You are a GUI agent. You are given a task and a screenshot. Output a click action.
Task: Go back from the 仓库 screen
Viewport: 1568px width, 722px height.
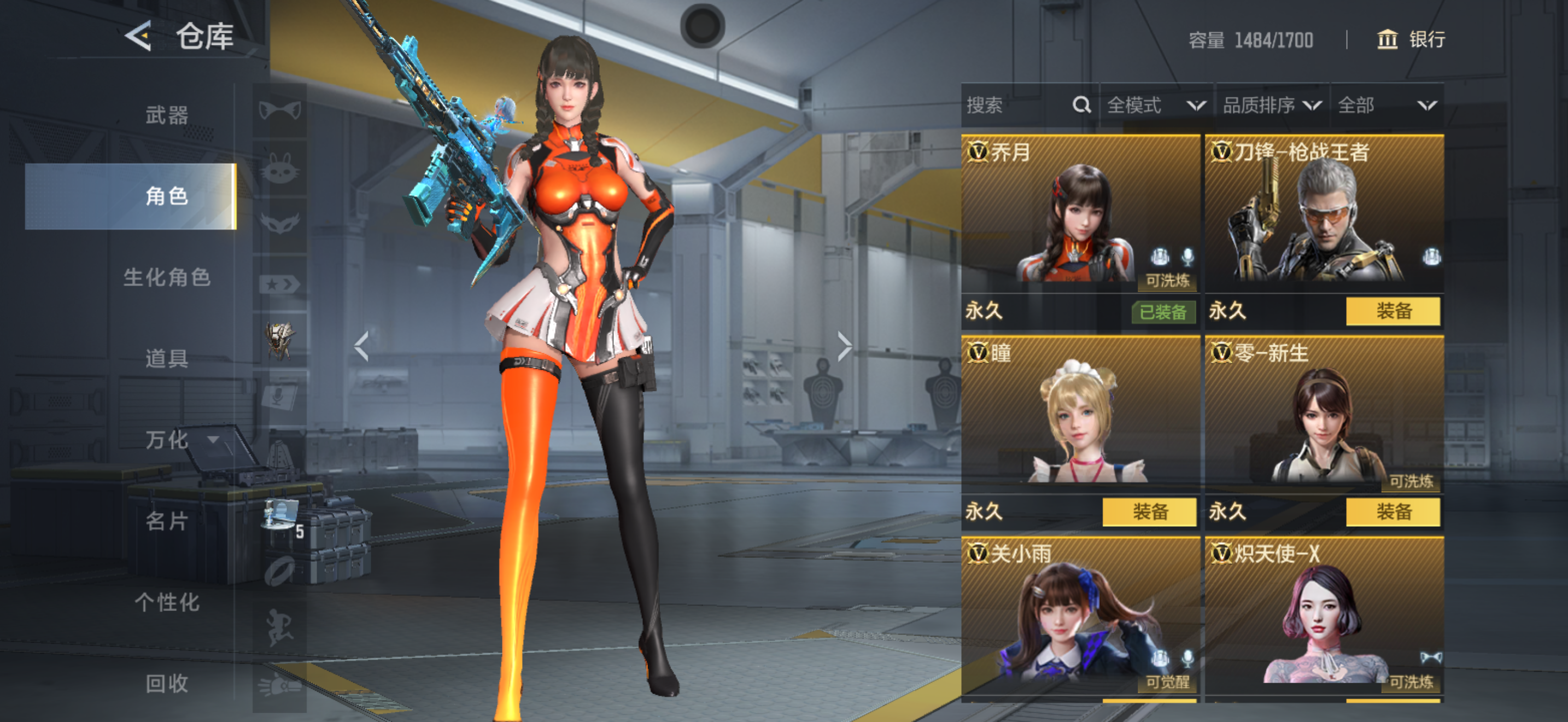click(139, 37)
